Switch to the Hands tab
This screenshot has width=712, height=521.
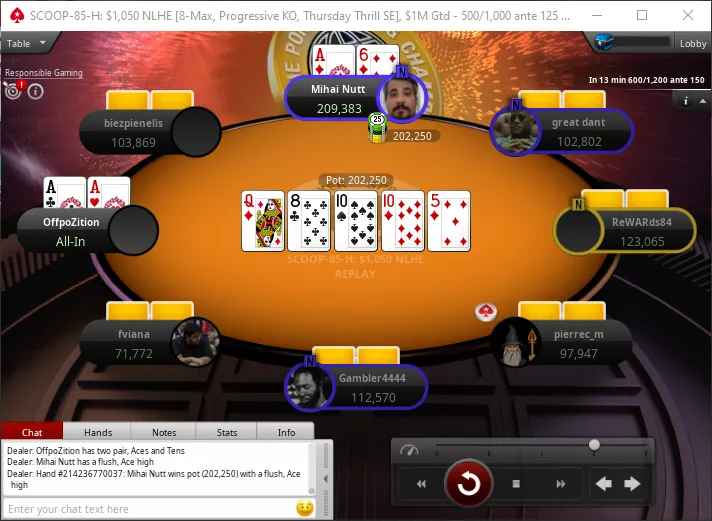coord(98,432)
